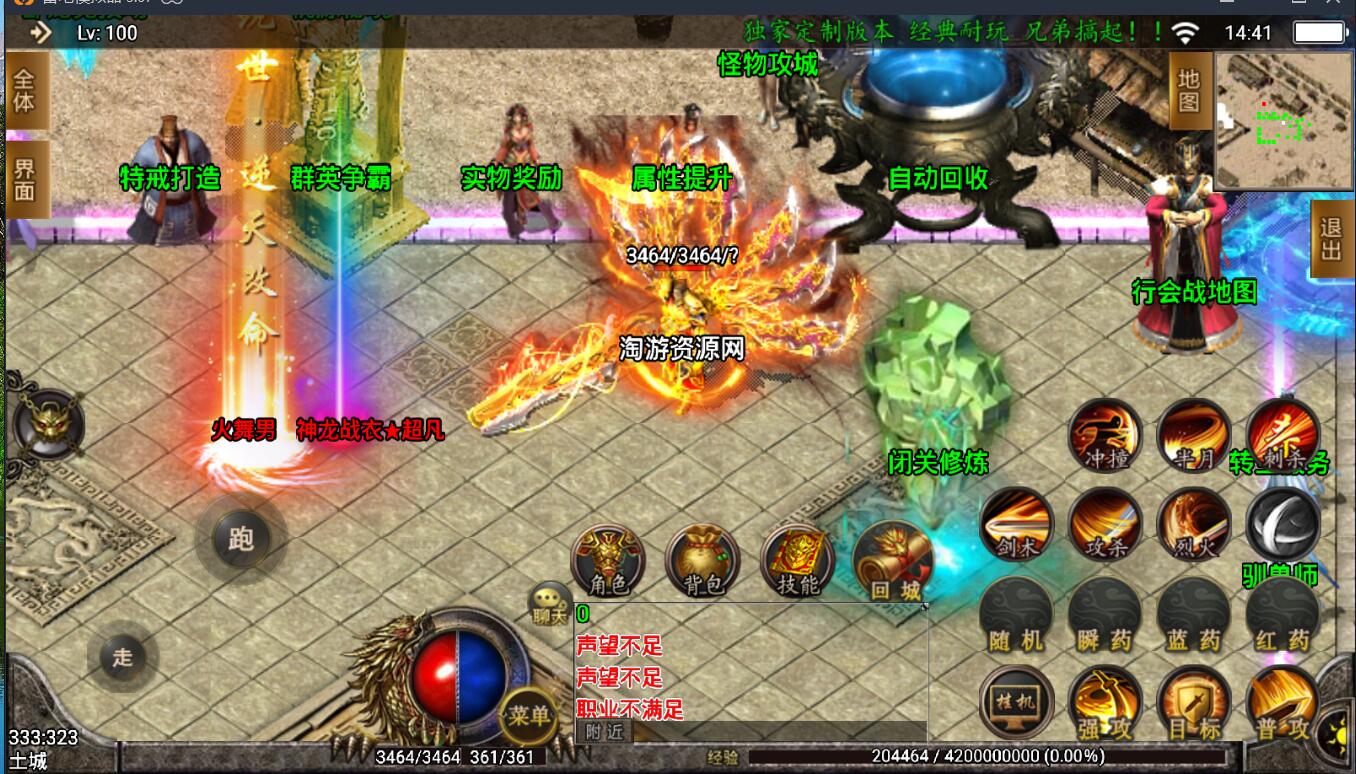Screen dimensions: 1356x774
Task: Select the 附近 nearby chat channel
Action: coord(604,732)
